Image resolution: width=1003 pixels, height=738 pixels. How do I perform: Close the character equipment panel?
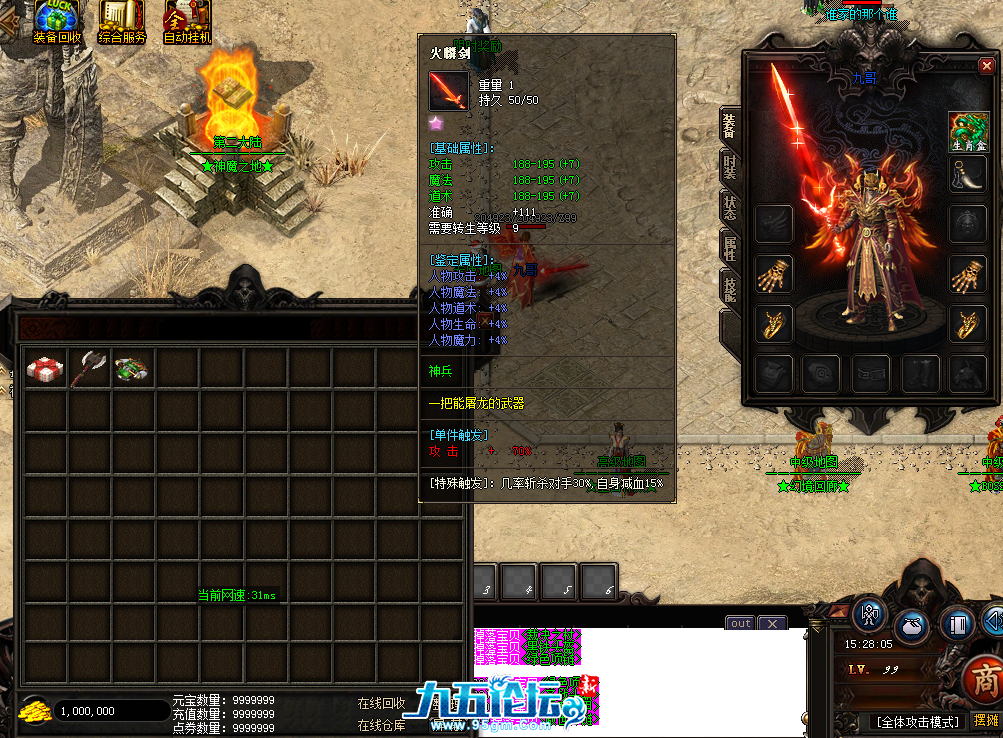click(x=986, y=66)
